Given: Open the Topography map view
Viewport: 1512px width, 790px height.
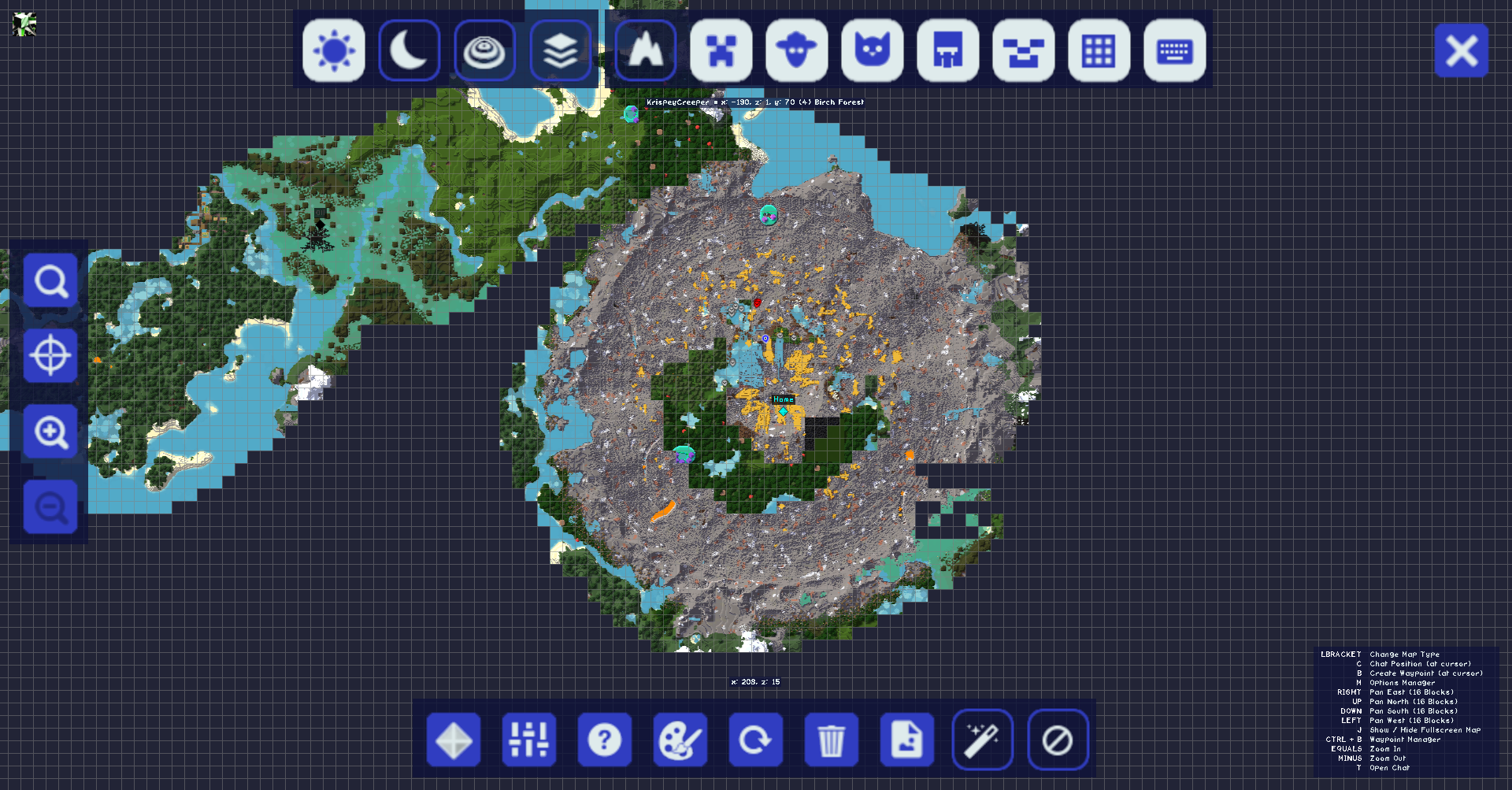Looking at the screenshot, I should tap(485, 51).
